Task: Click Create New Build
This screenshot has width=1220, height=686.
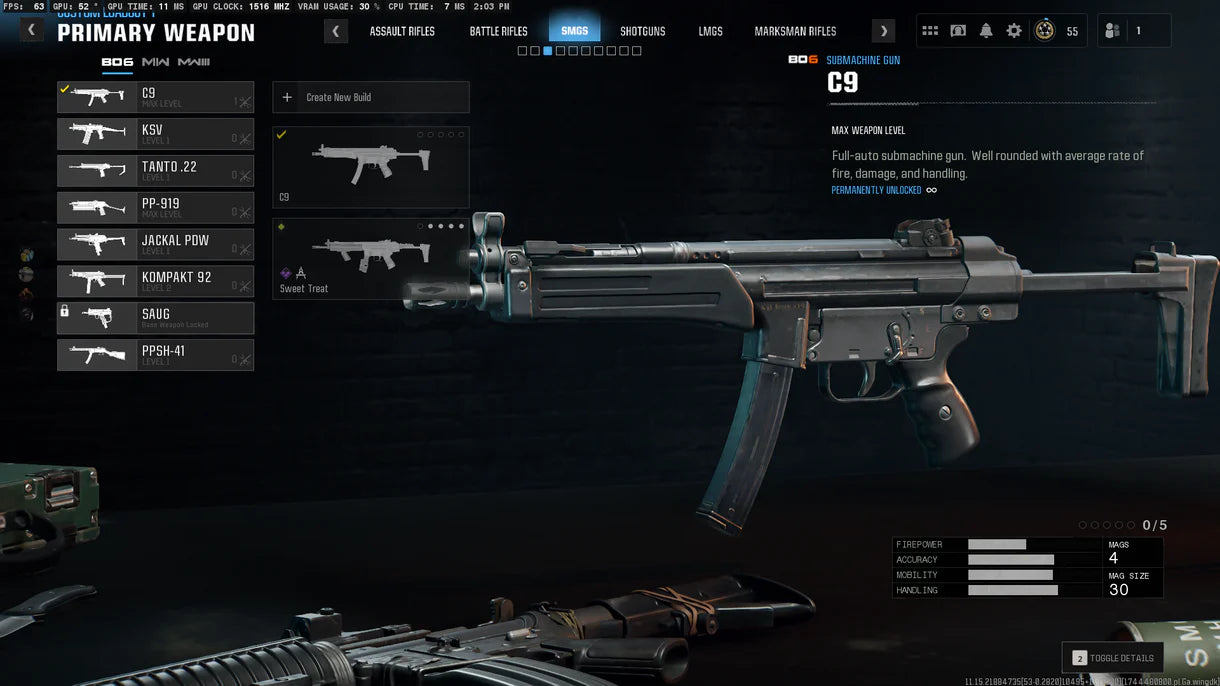Action: (x=370, y=97)
